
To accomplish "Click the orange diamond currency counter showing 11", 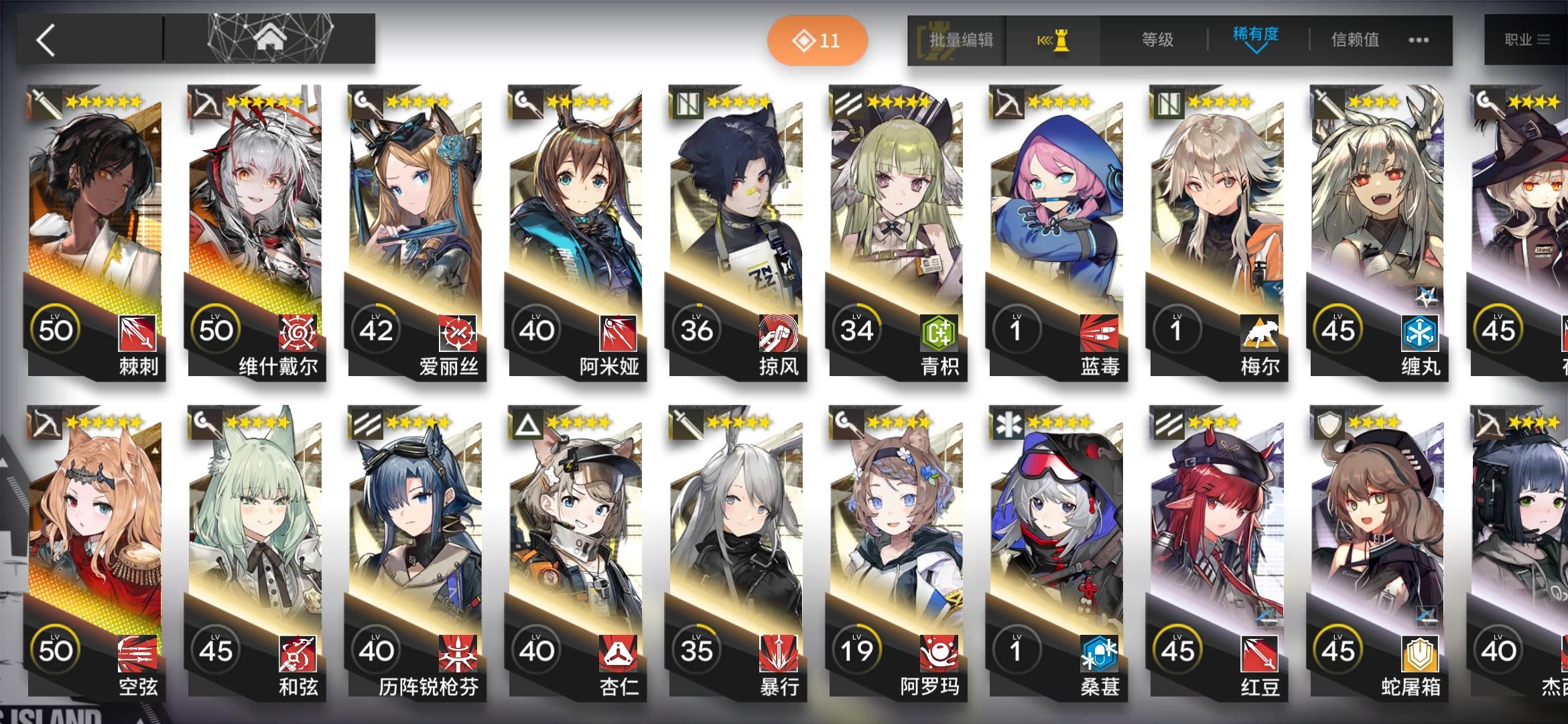I will (x=818, y=40).
